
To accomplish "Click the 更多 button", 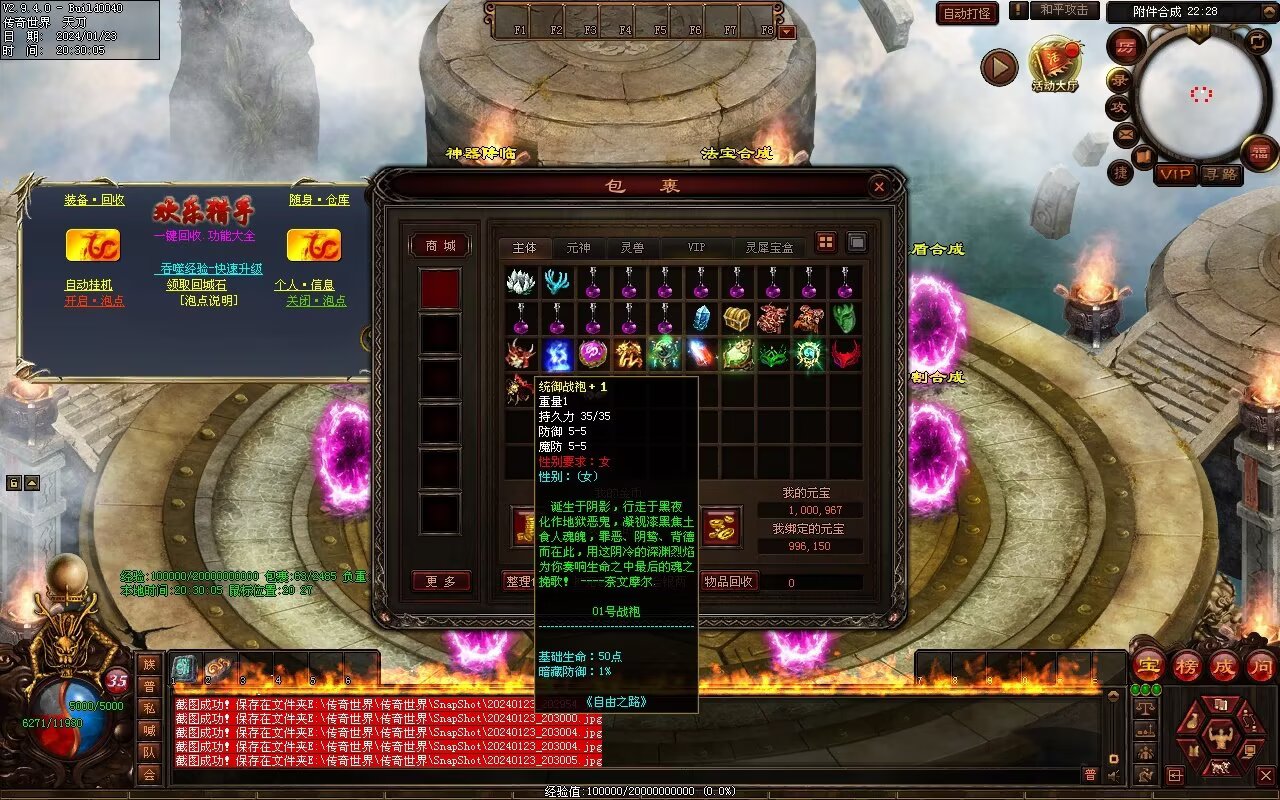I will pos(441,581).
